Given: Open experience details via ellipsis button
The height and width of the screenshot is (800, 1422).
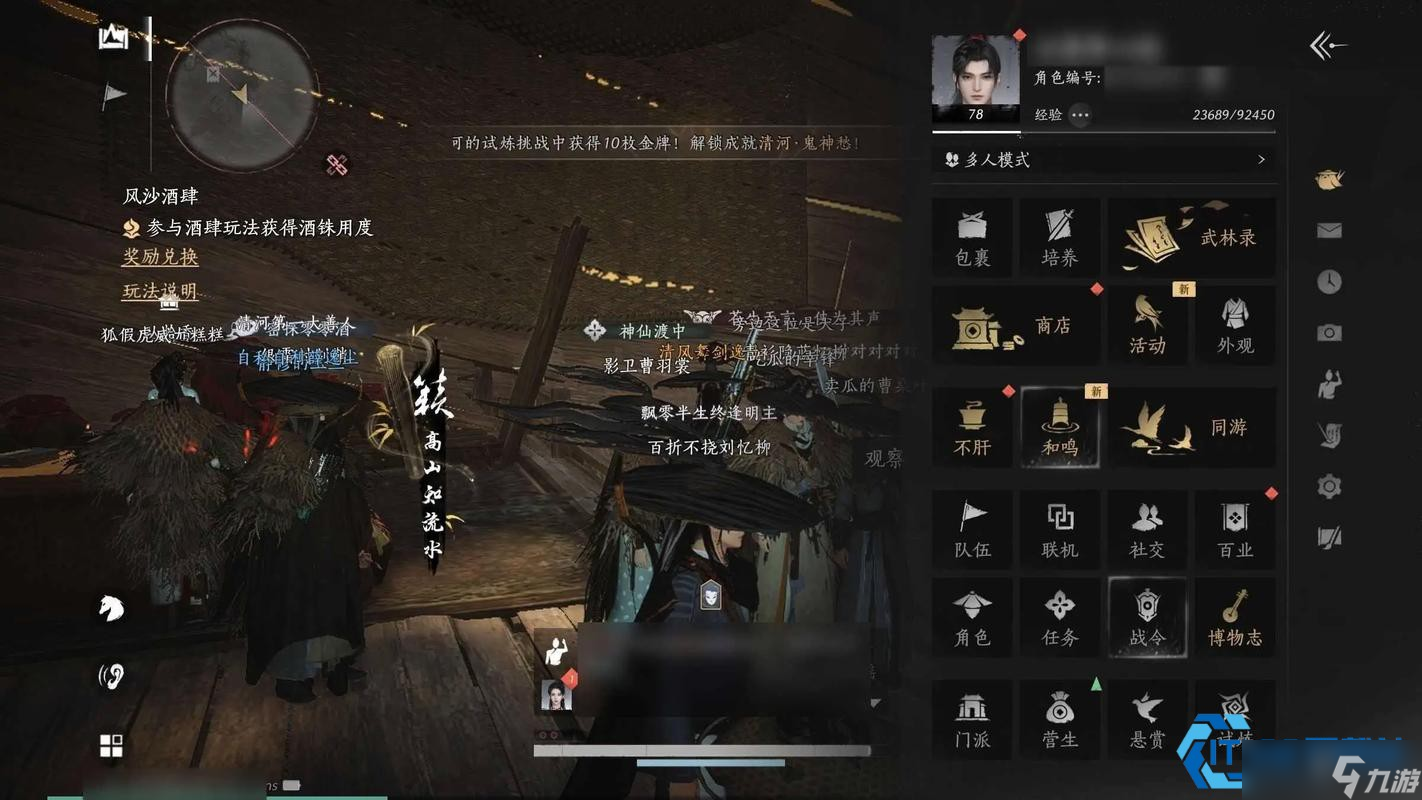Looking at the screenshot, I should point(1079,115).
